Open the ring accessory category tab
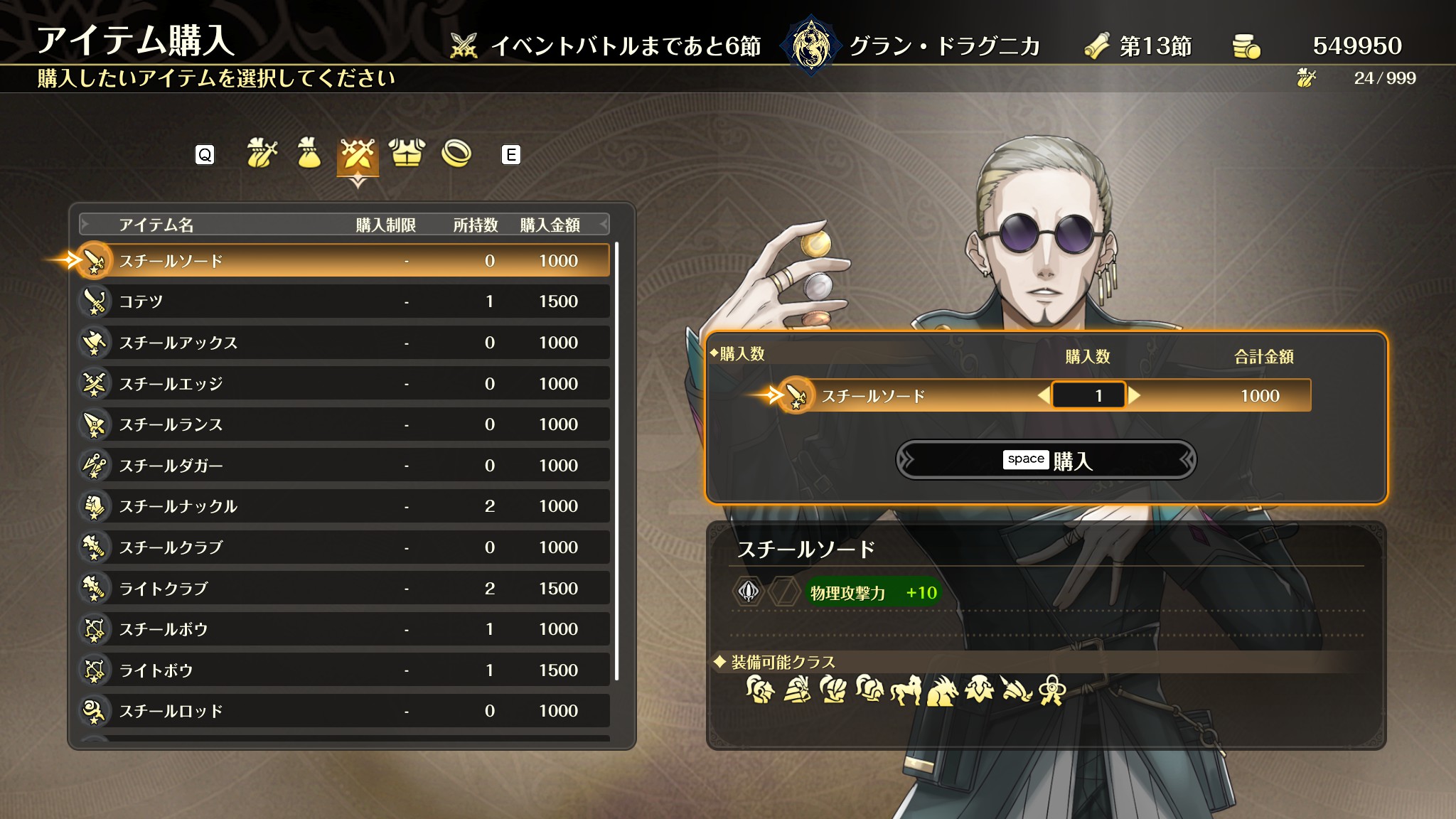 [x=456, y=154]
